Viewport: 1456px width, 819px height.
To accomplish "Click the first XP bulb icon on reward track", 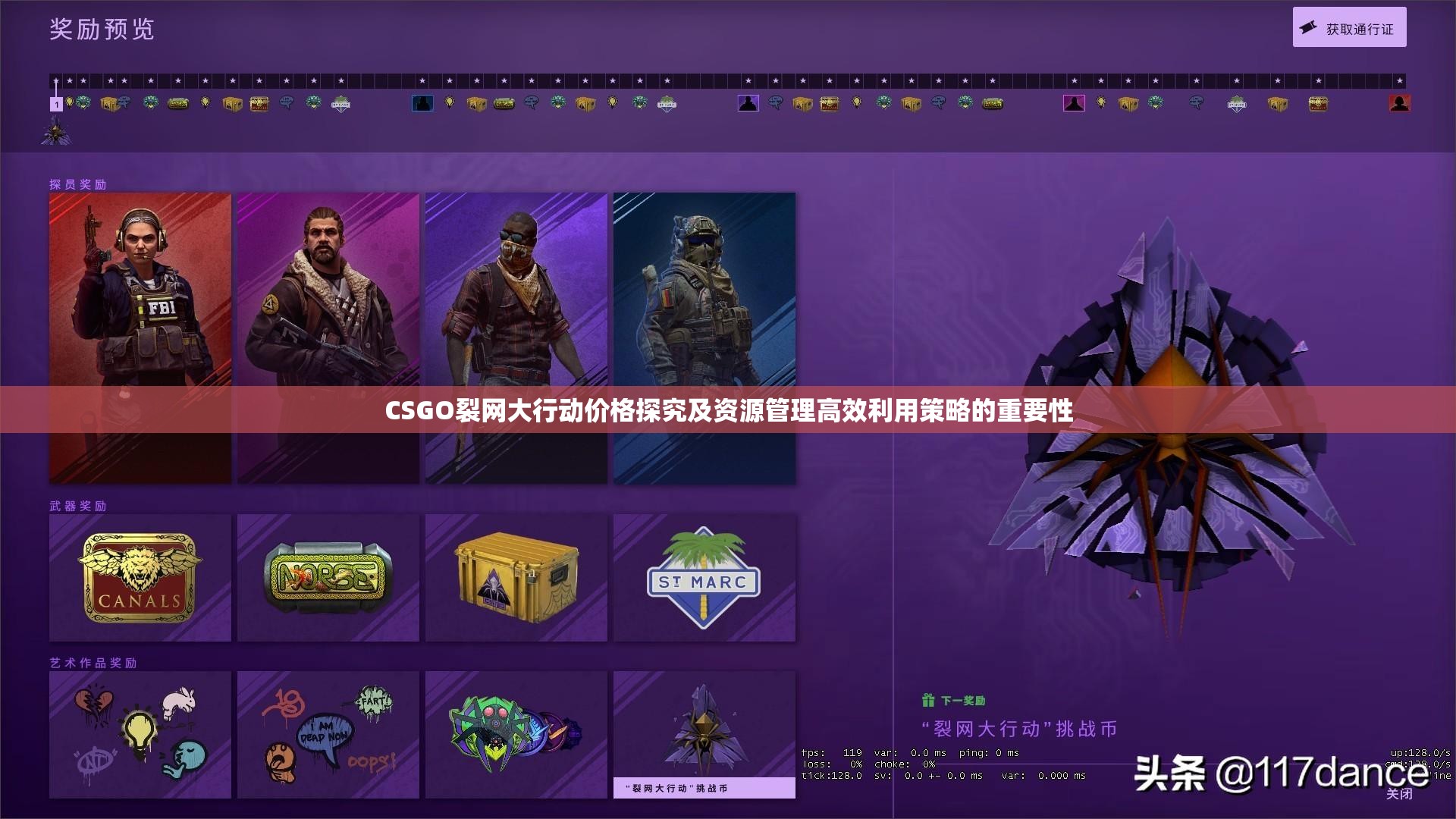I will (71, 104).
